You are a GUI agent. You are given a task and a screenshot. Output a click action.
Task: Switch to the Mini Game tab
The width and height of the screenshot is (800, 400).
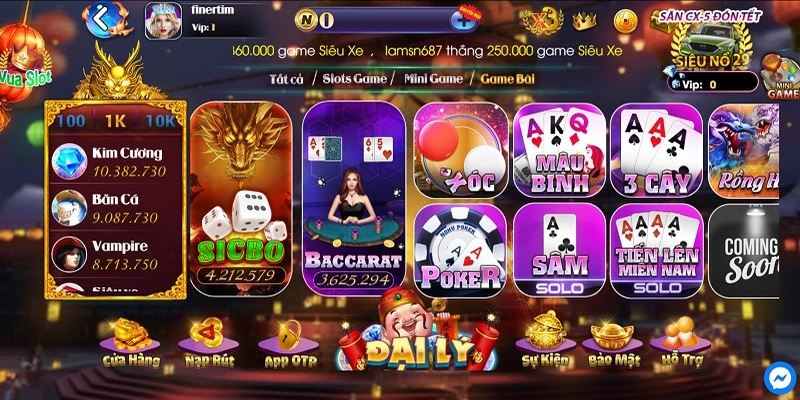click(x=433, y=76)
